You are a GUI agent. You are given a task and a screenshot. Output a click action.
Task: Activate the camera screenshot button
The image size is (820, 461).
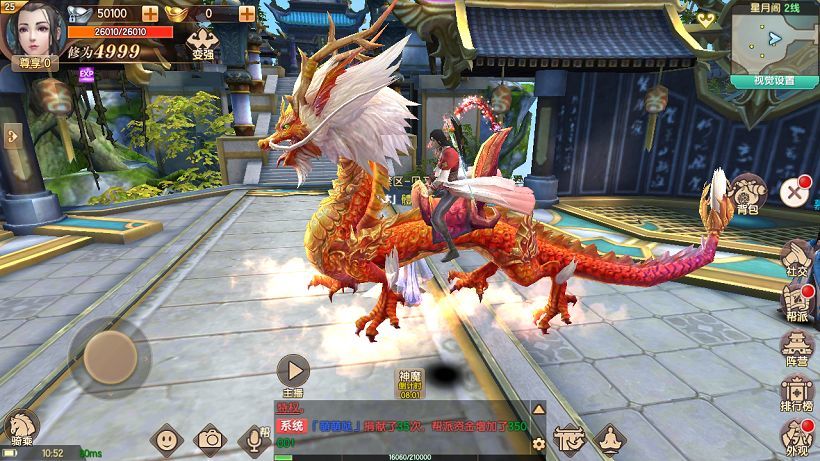210,438
